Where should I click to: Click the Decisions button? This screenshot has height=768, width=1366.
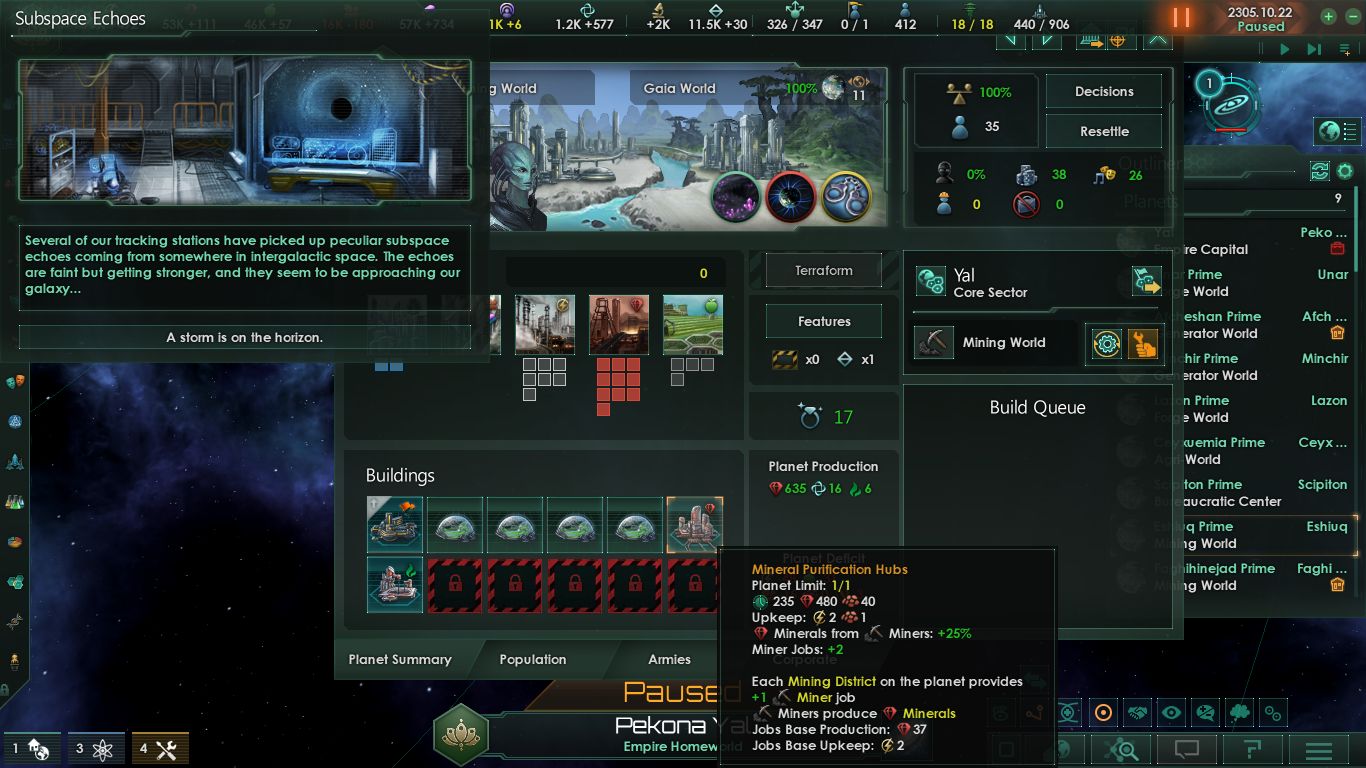(x=1103, y=91)
